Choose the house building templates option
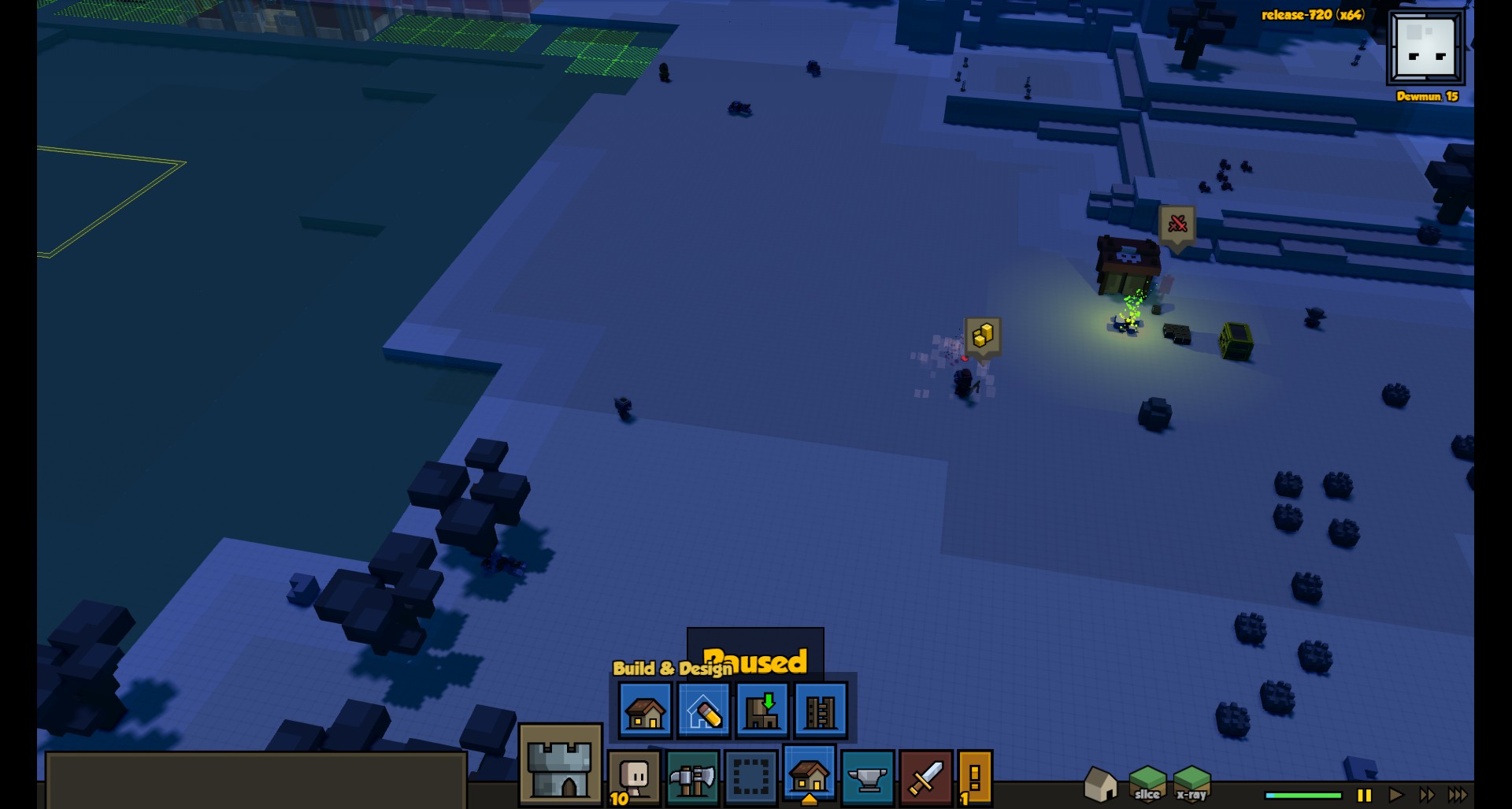The width and height of the screenshot is (1512, 809). point(645,711)
